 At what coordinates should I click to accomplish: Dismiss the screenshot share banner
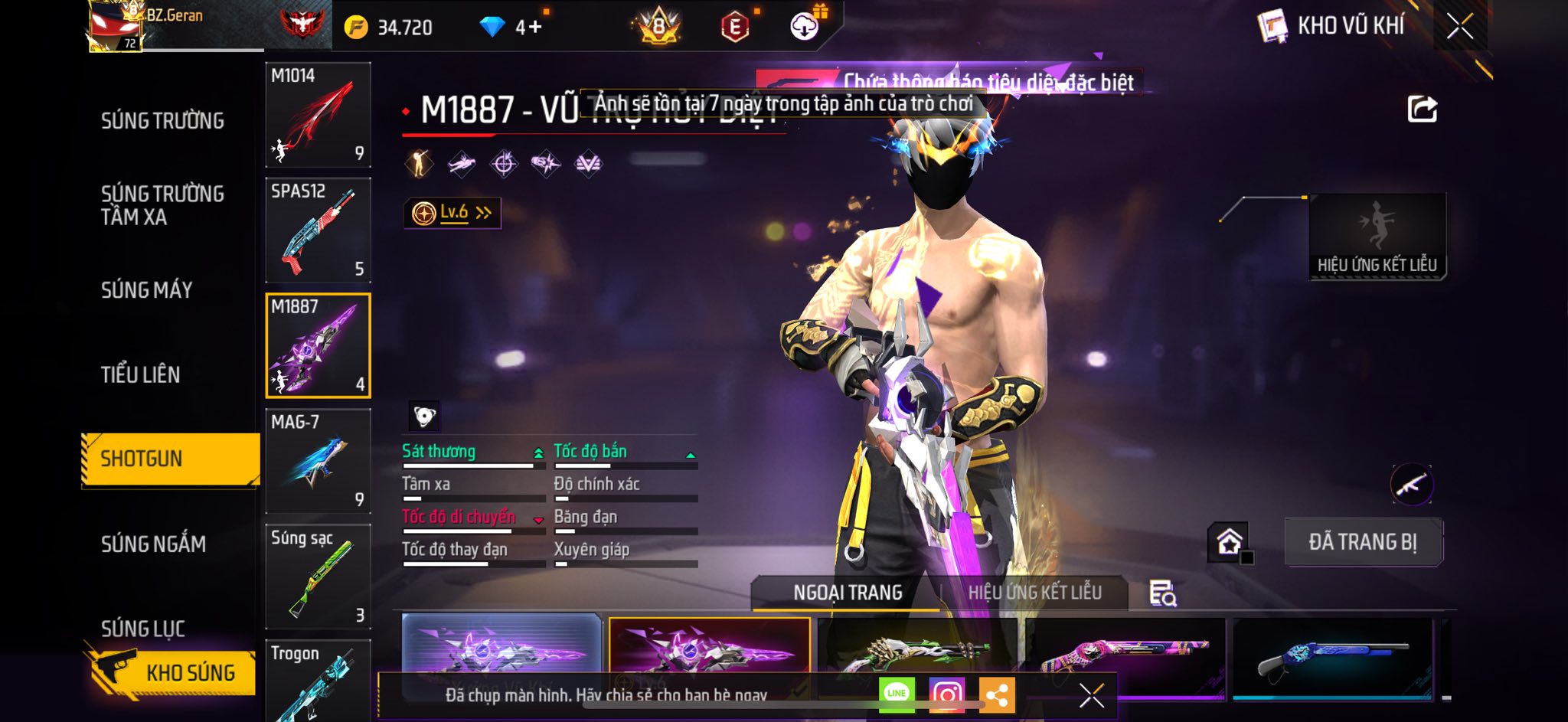click(1092, 695)
